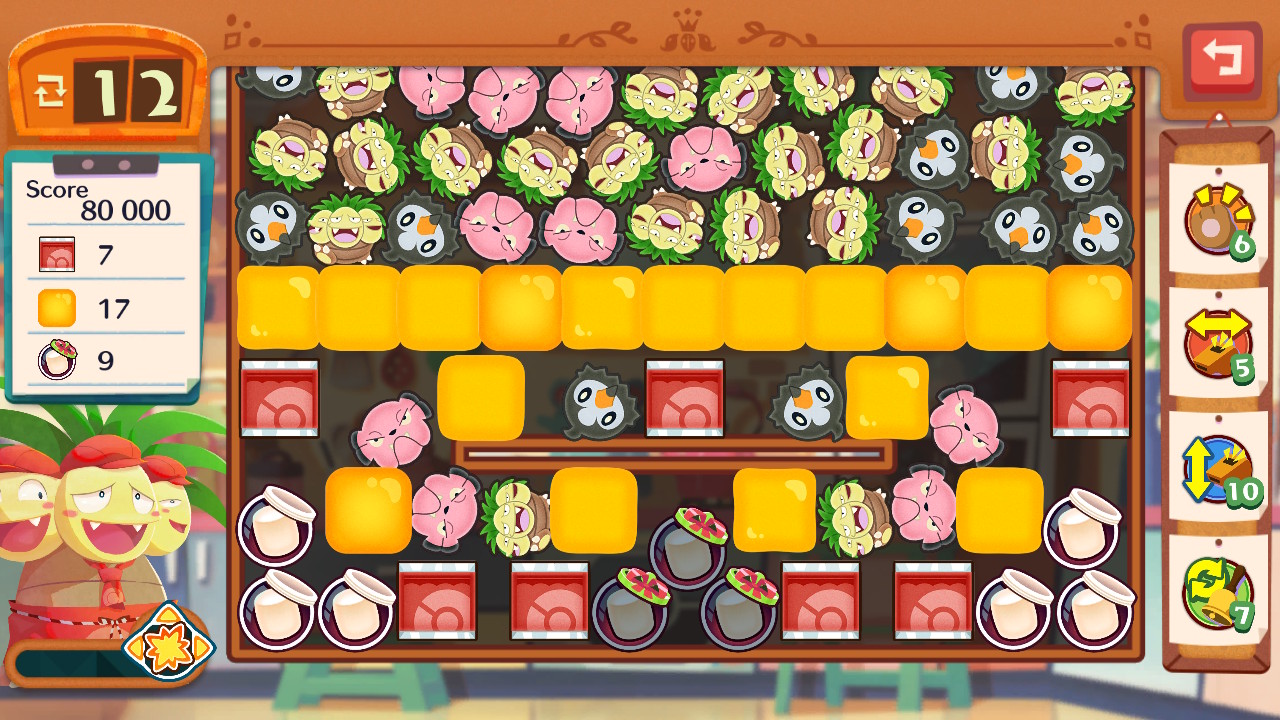The image size is (1280, 720).
Task: Trigger the orange starburst café skill icon
Action: (x=167, y=641)
